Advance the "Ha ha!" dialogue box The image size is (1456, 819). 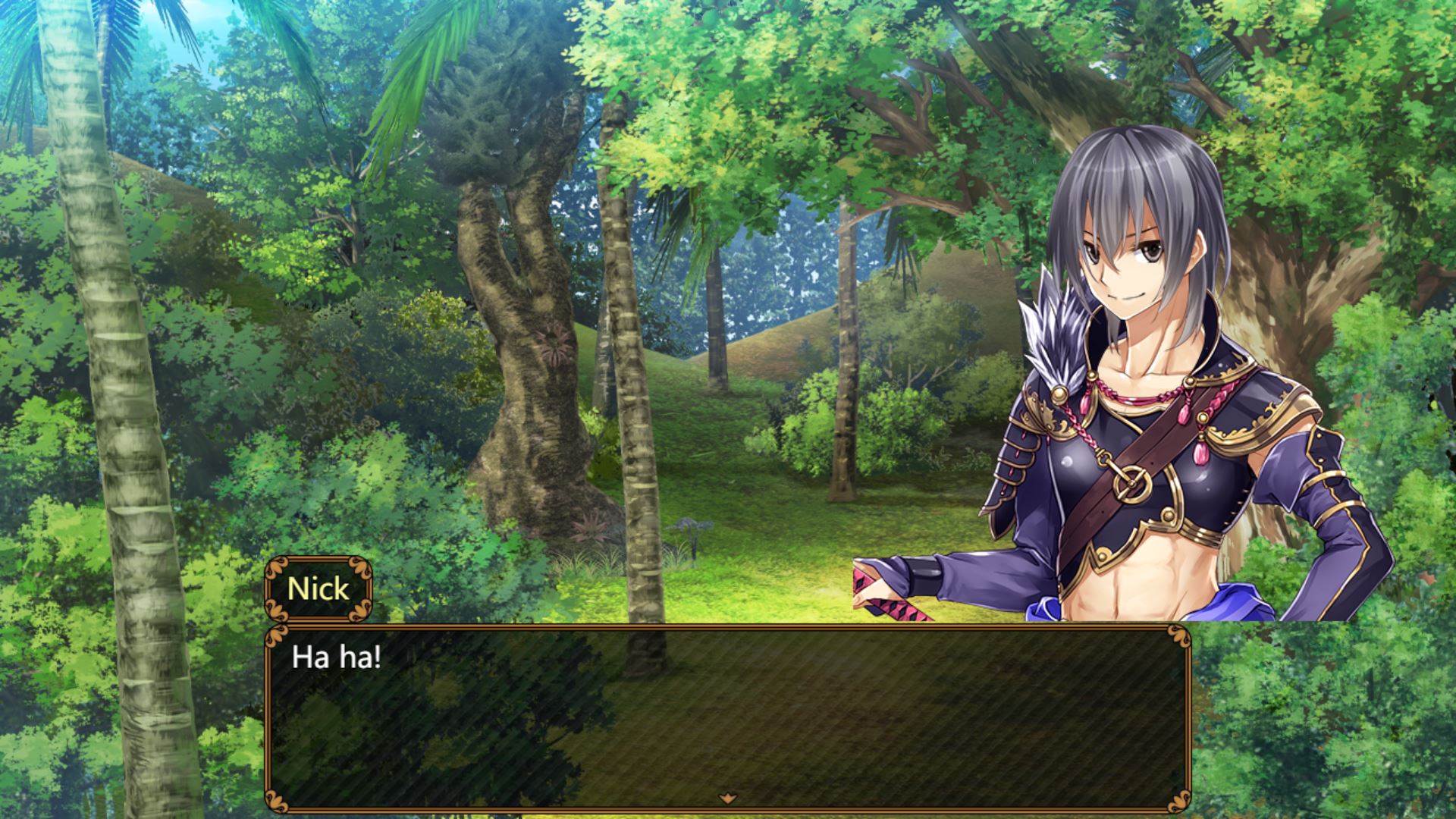click(x=726, y=717)
